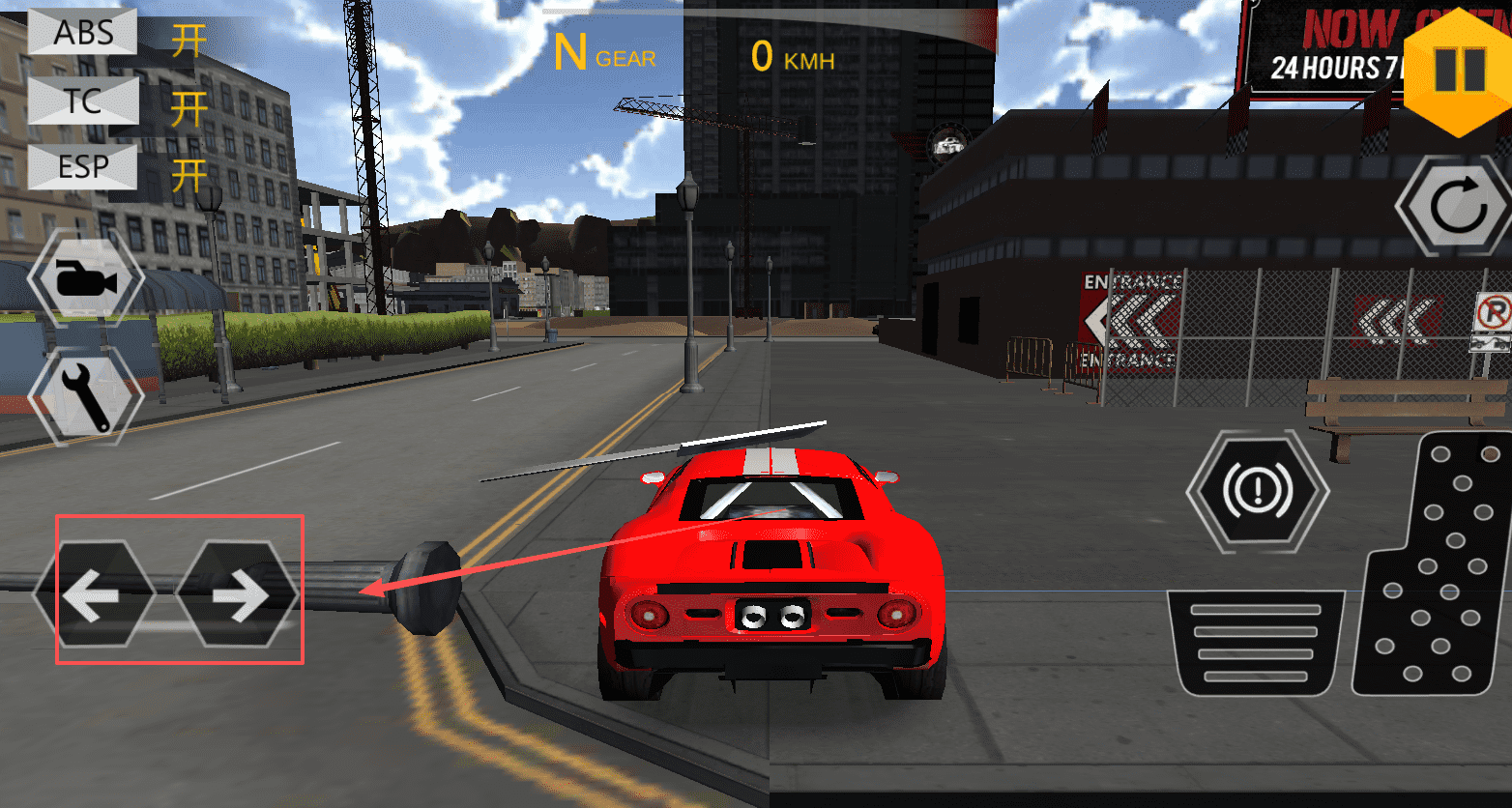Toggle the ABS driving assist

tap(82, 32)
